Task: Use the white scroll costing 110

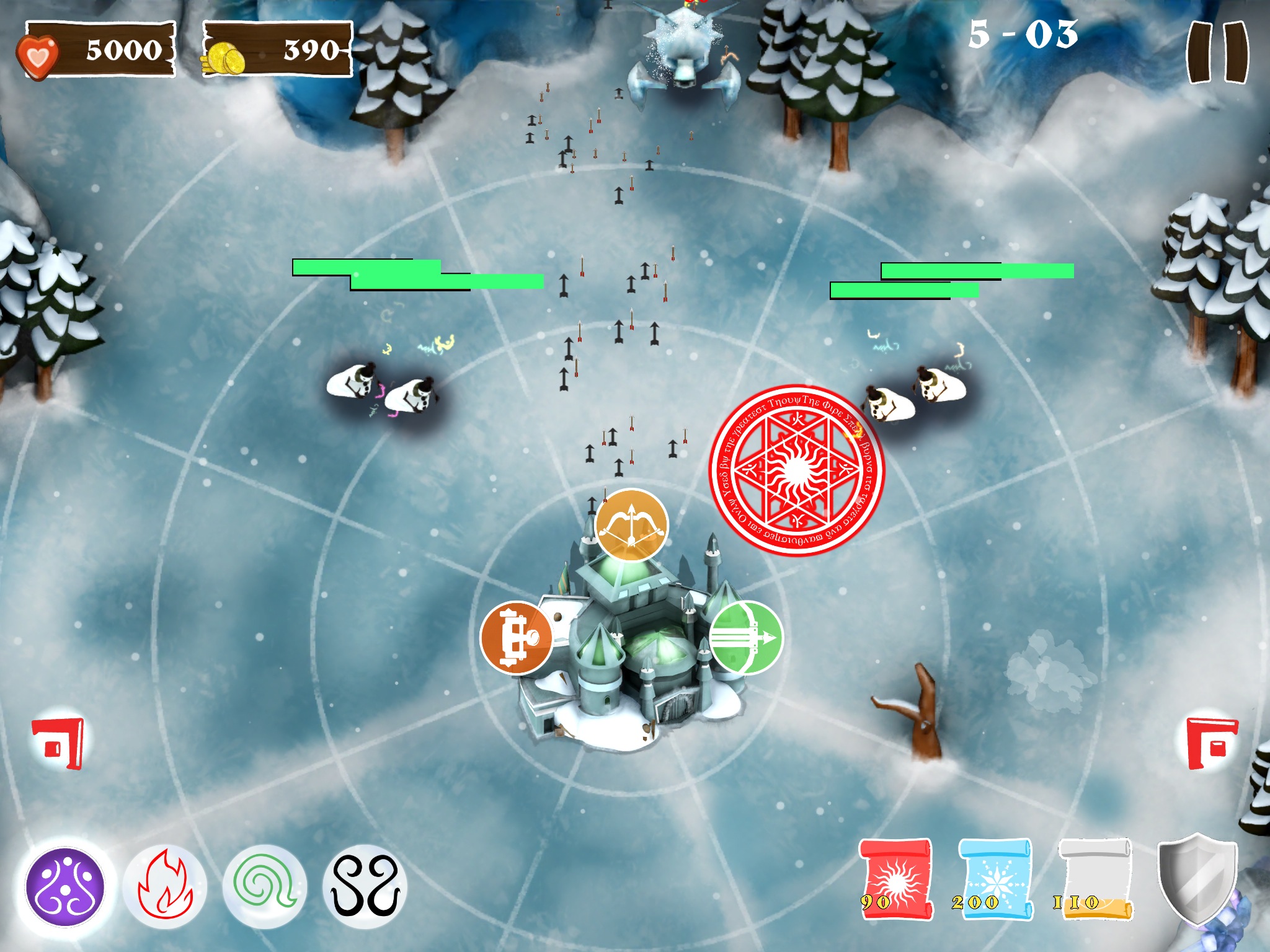Action: tap(1095, 879)
